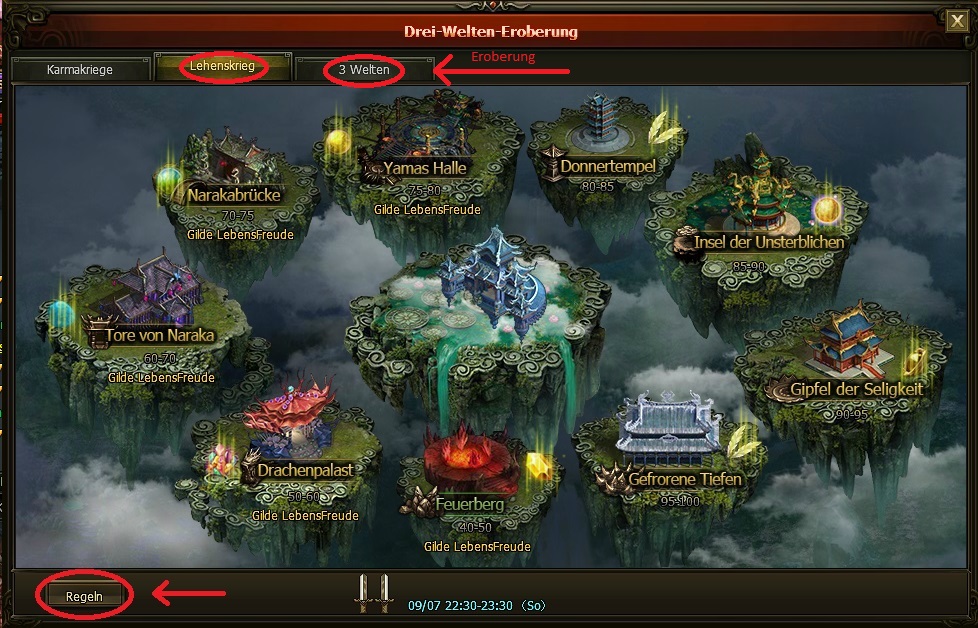Image resolution: width=978 pixels, height=628 pixels.
Task: Show the Regeln rules
Action: [x=85, y=596]
